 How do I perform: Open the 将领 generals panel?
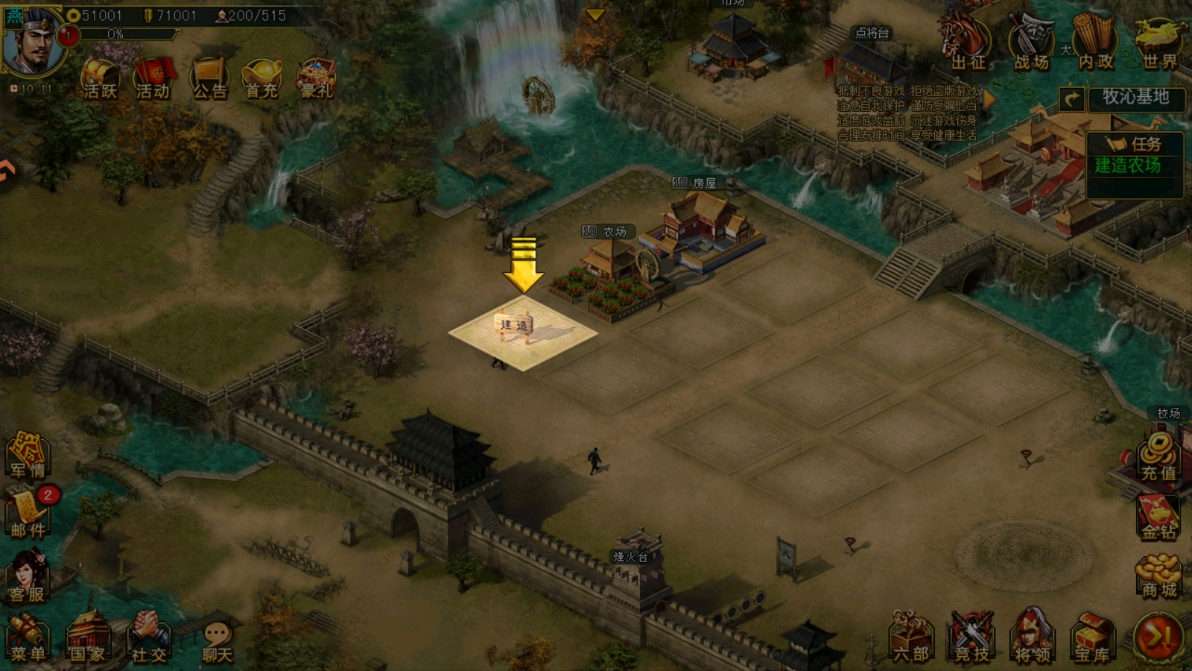click(x=1033, y=637)
